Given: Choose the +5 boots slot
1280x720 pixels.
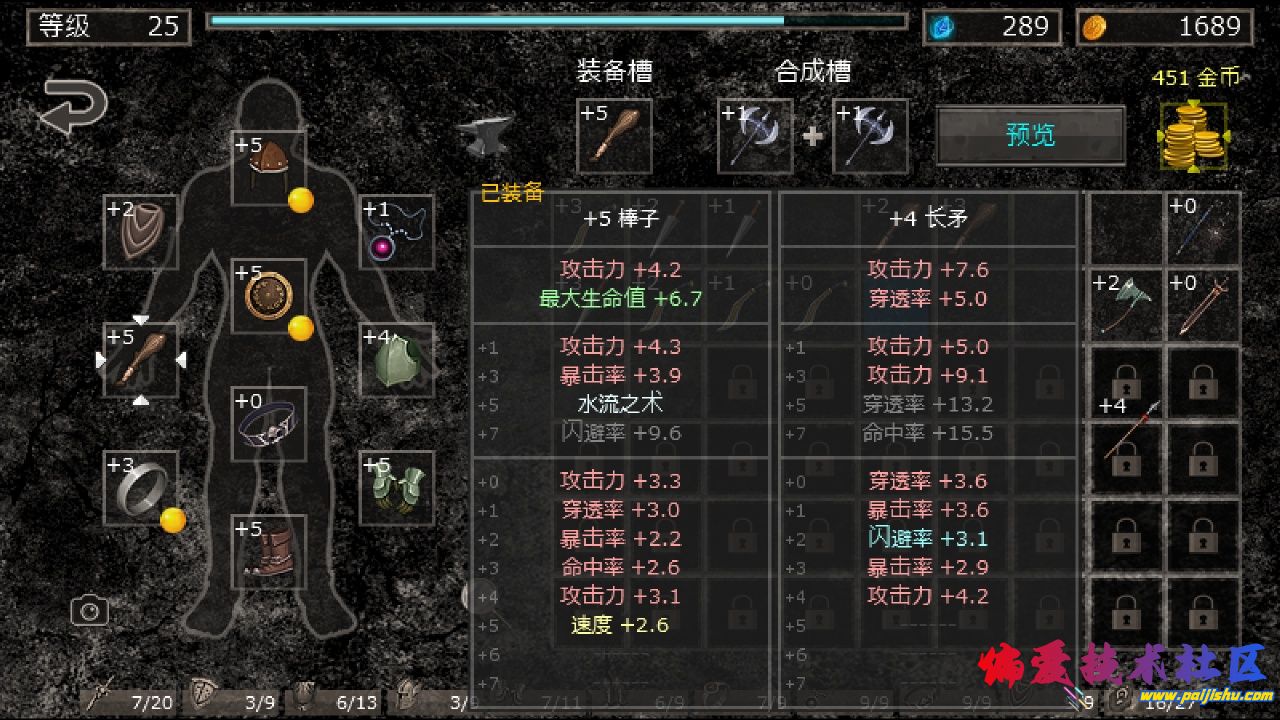Looking at the screenshot, I should pos(268,552).
